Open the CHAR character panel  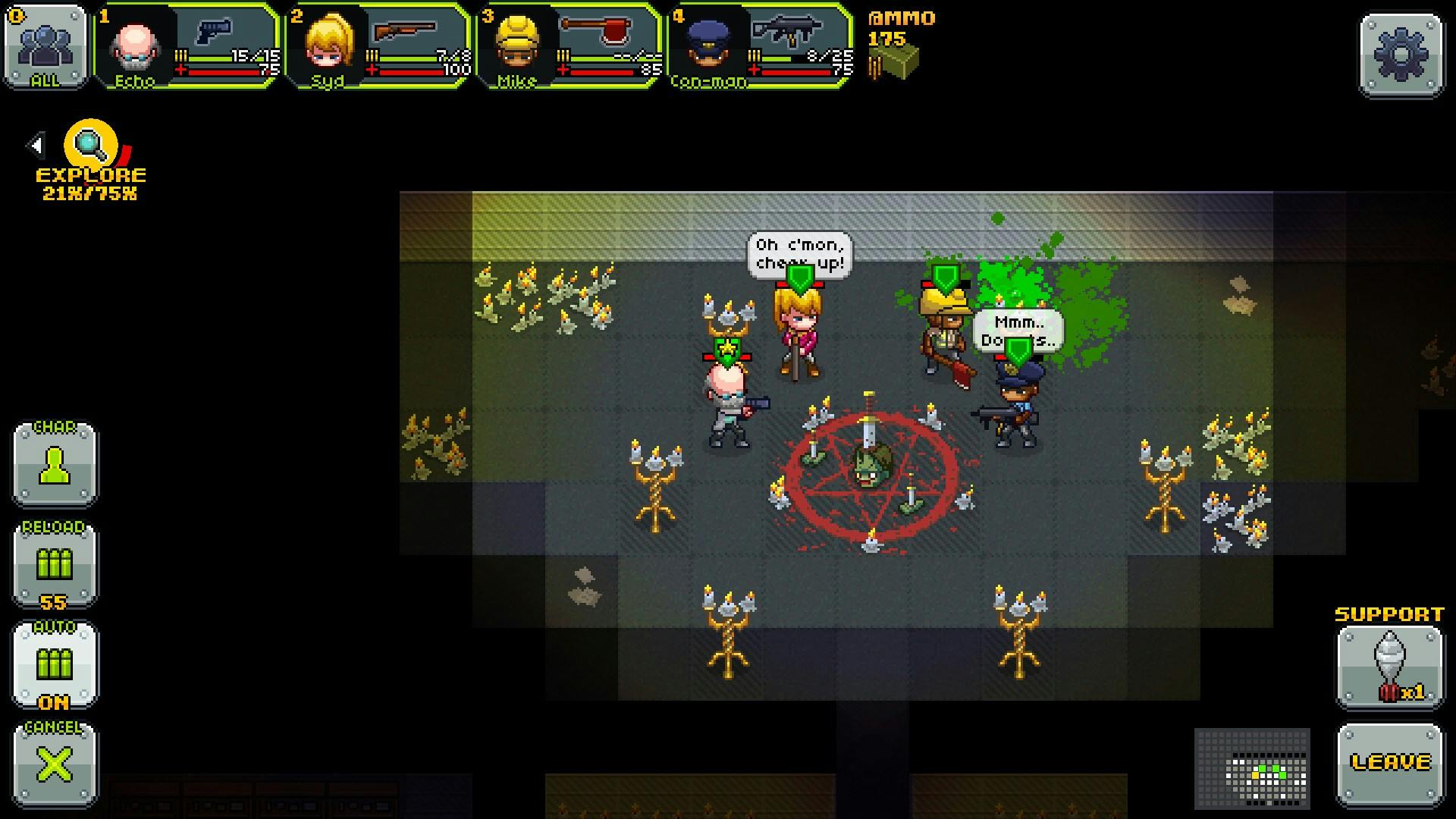[x=55, y=464]
